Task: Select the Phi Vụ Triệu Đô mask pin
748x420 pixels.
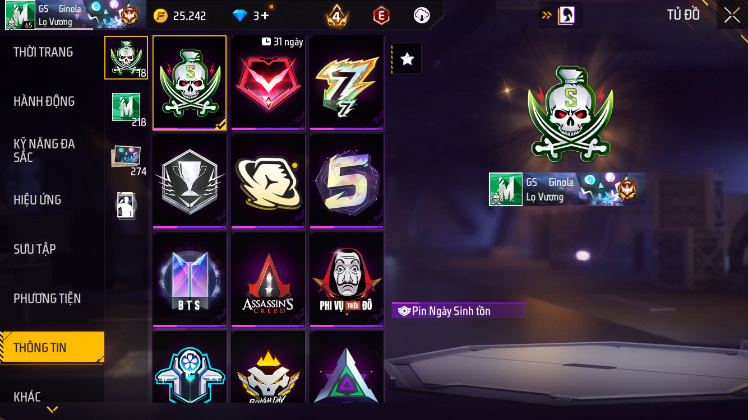Action: (x=346, y=278)
